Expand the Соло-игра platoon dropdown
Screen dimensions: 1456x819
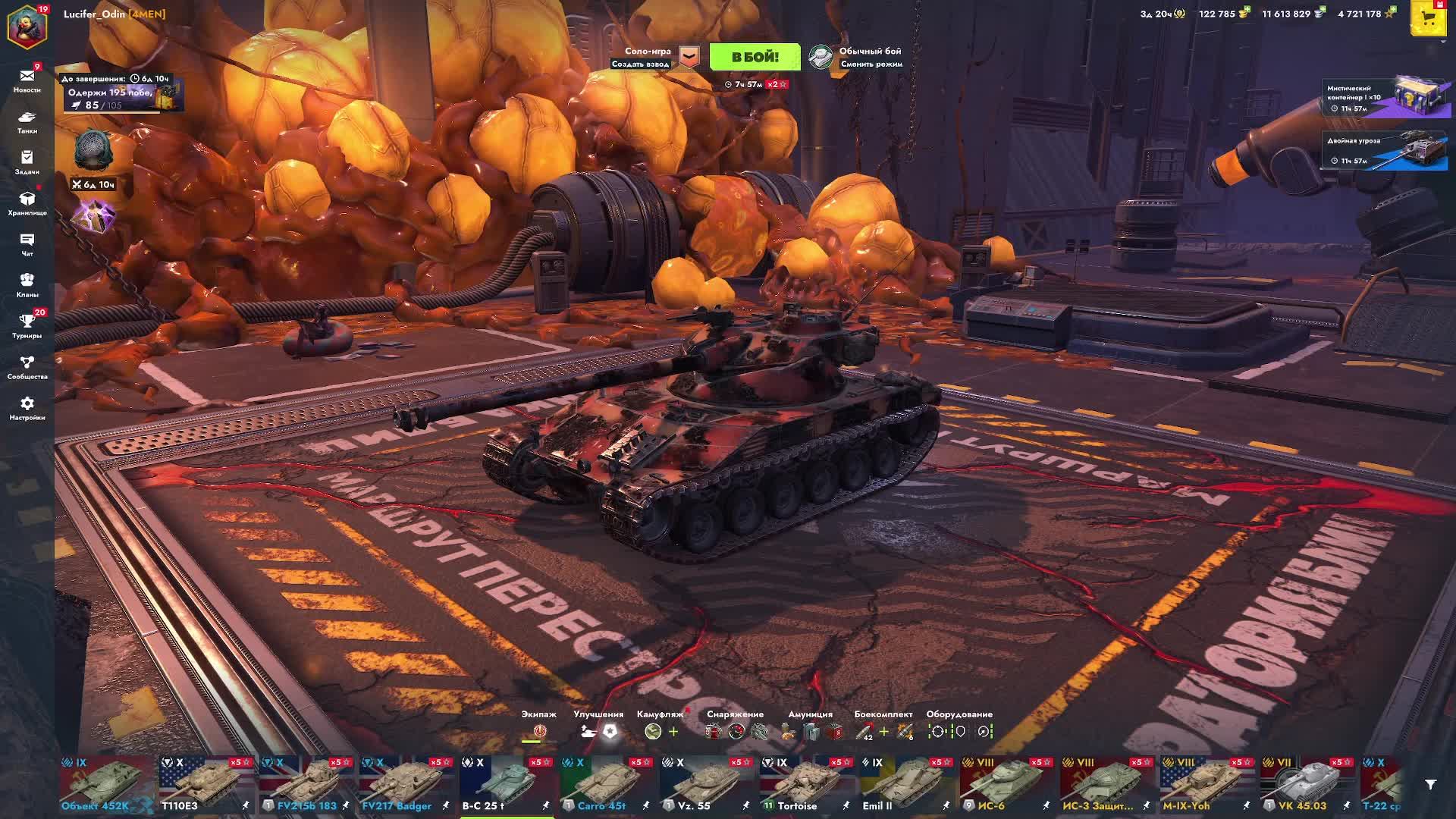tap(689, 57)
